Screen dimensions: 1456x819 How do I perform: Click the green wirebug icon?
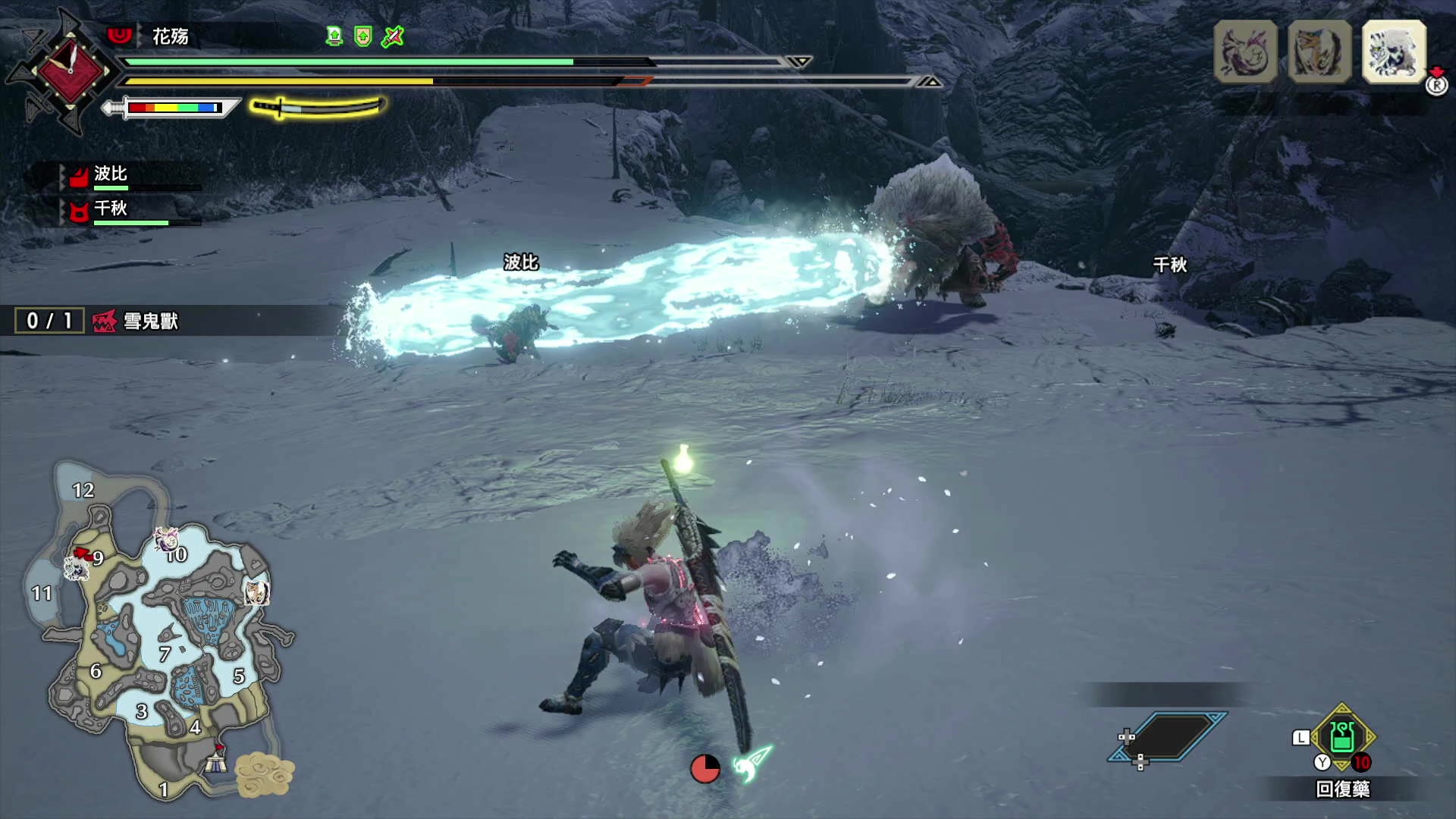pos(752,763)
